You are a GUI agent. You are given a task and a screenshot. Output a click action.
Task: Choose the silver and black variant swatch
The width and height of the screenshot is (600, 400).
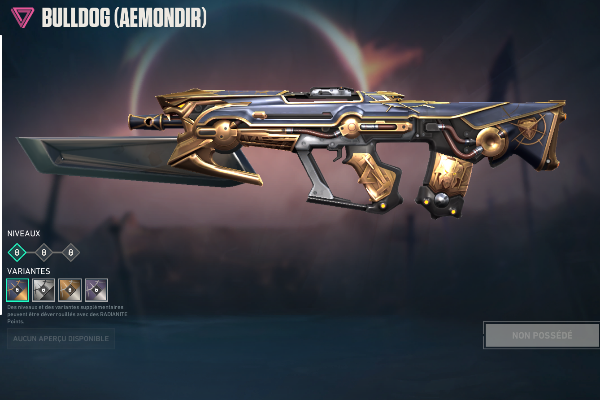click(x=43, y=289)
